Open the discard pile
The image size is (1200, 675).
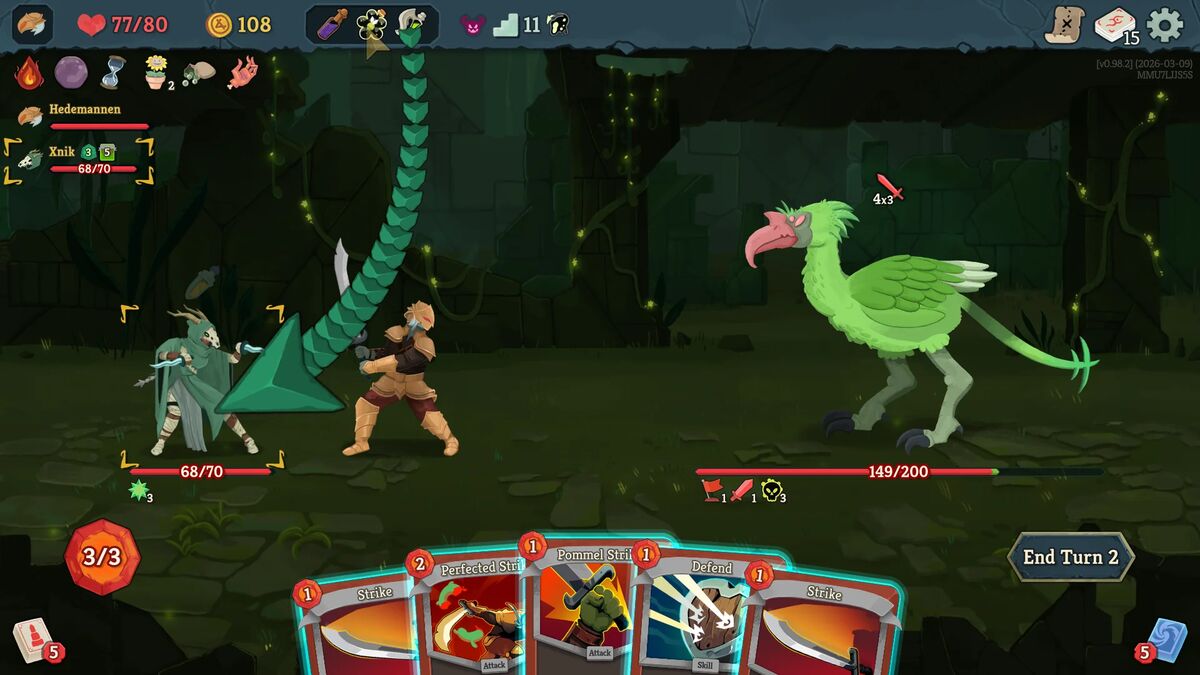[x=1165, y=638]
